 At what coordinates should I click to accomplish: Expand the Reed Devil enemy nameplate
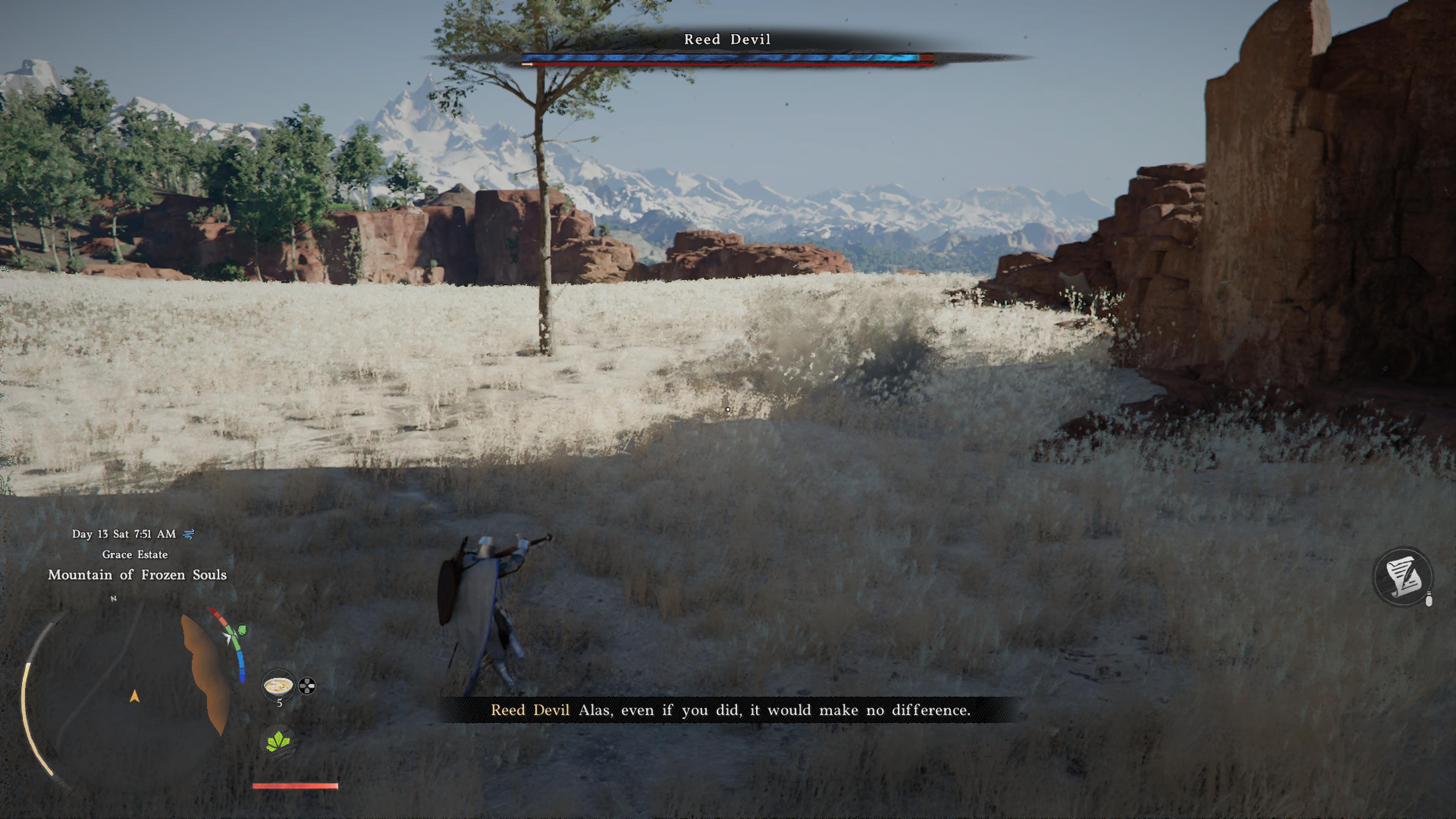728,39
